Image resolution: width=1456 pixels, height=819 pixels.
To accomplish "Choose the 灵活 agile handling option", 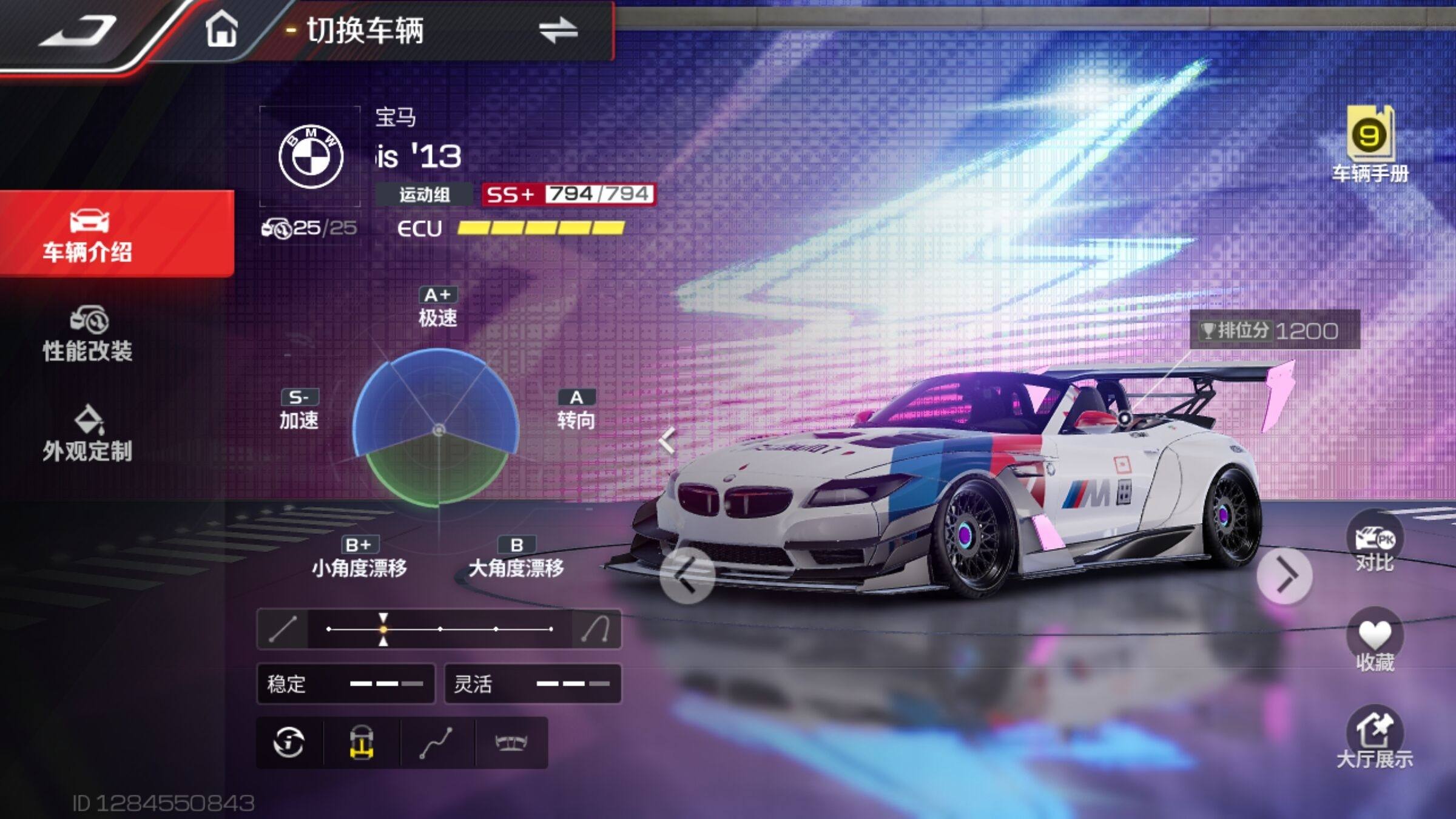I will pyautogui.click(x=533, y=684).
